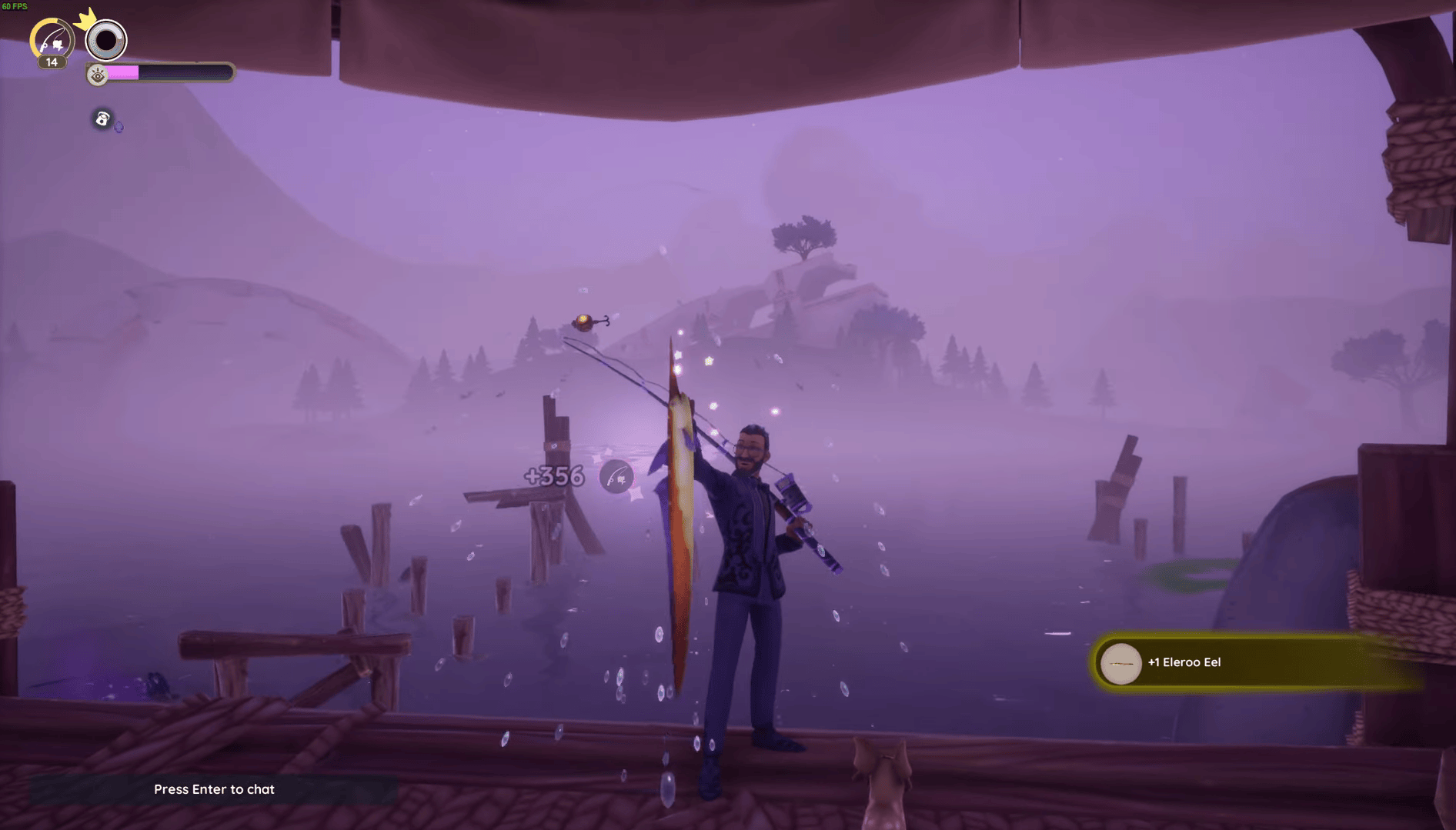The image size is (1456, 830).
Task: Click the Press Enter to chat prompt
Action: (x=214, y=789)
